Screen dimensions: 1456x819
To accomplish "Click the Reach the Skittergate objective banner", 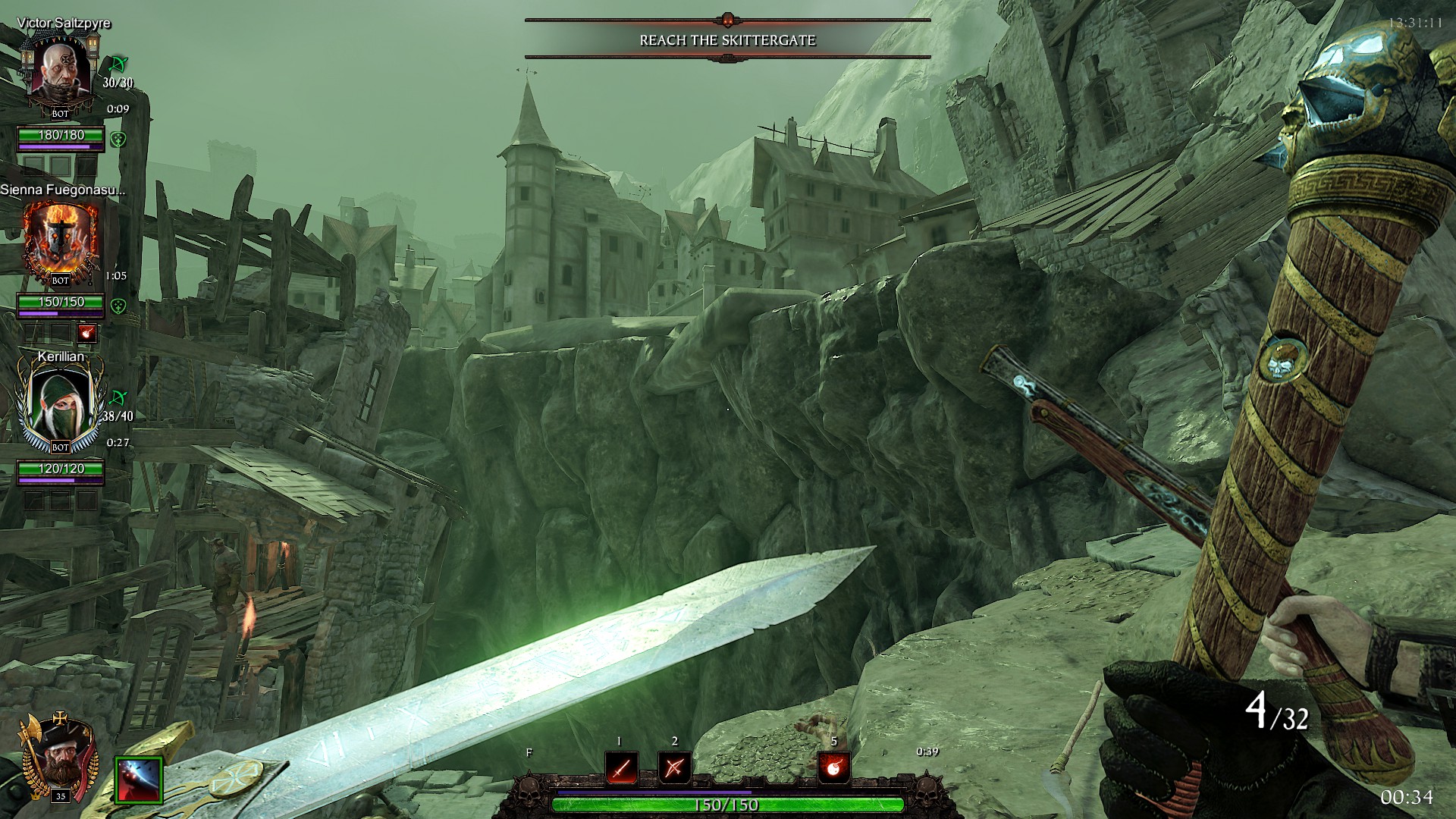I will (727, 40).
